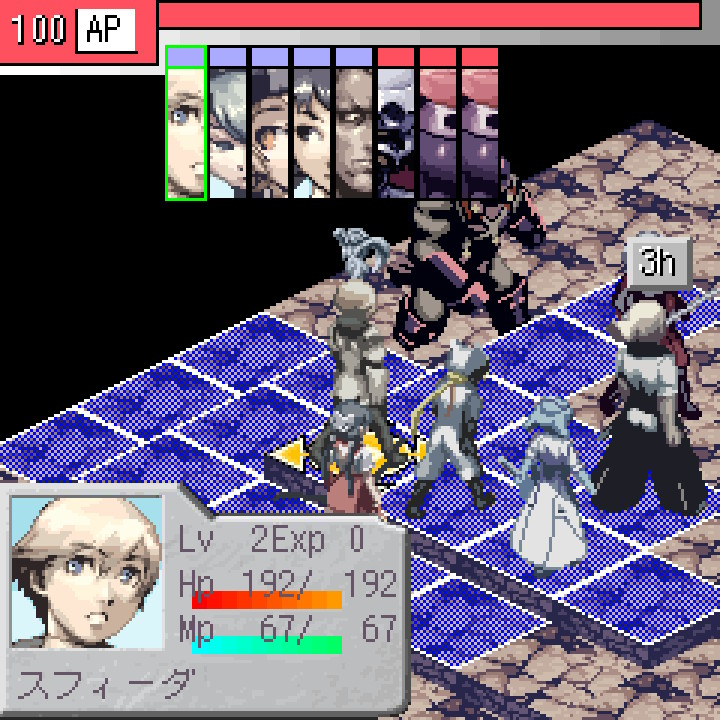Image resolution: width=720 pixels, height=720 pixels.
Task: Pick the silver-haired ally in turn order
Action: pyautogui.click(x=228, y=124)
